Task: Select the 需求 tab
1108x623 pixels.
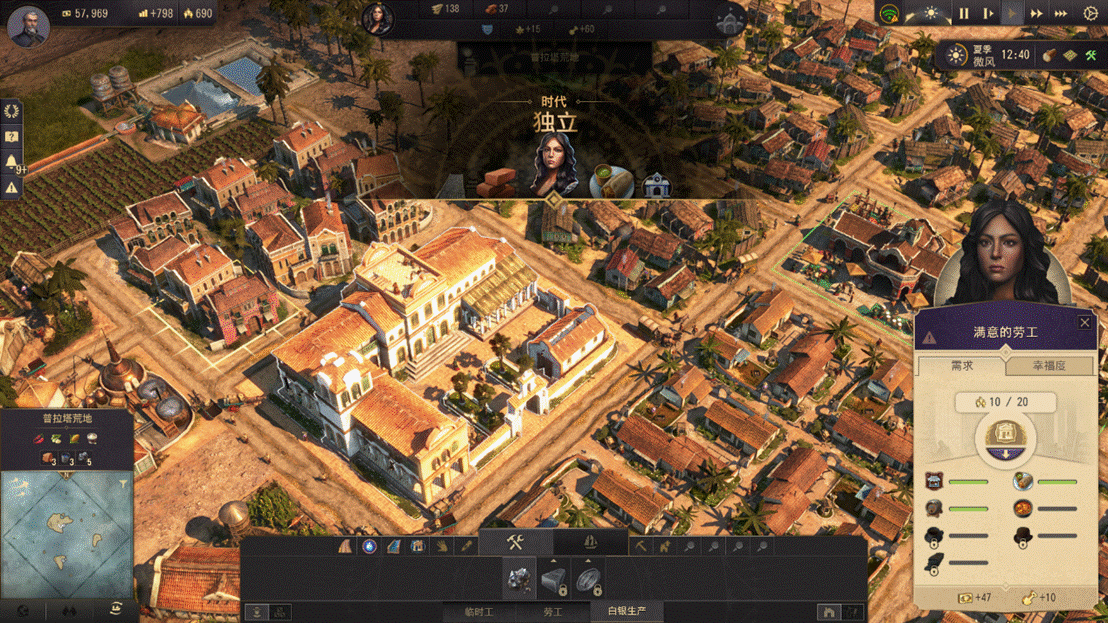Action: 961,366
